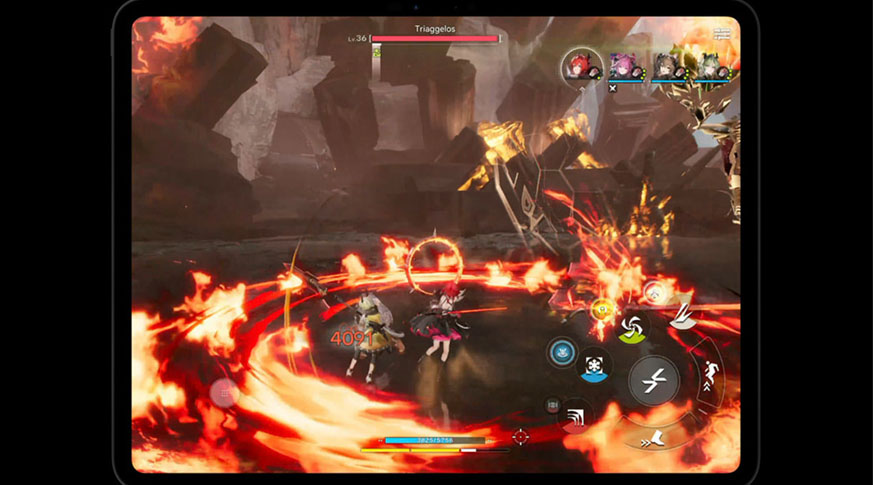Activate the white slash skill icon
The width and height of the screenshot is (873, 485).
tap(684, 316)
